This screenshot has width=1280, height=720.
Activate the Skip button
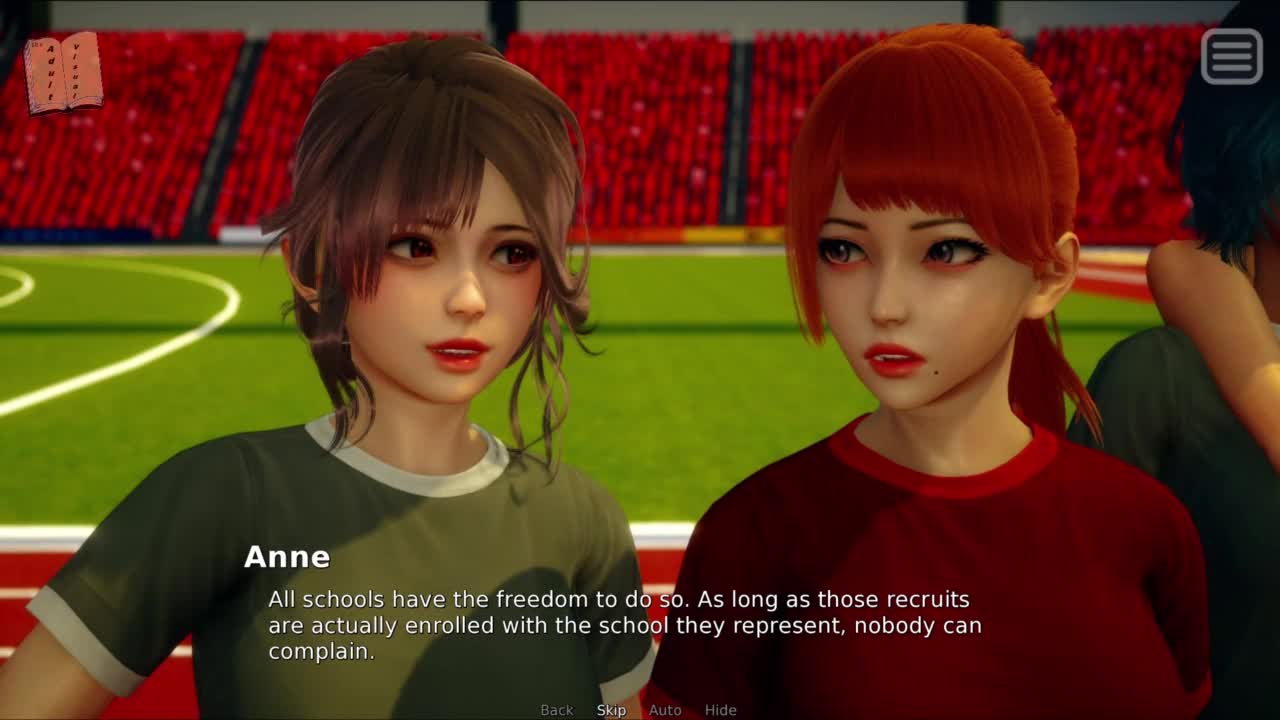point(611,710)
